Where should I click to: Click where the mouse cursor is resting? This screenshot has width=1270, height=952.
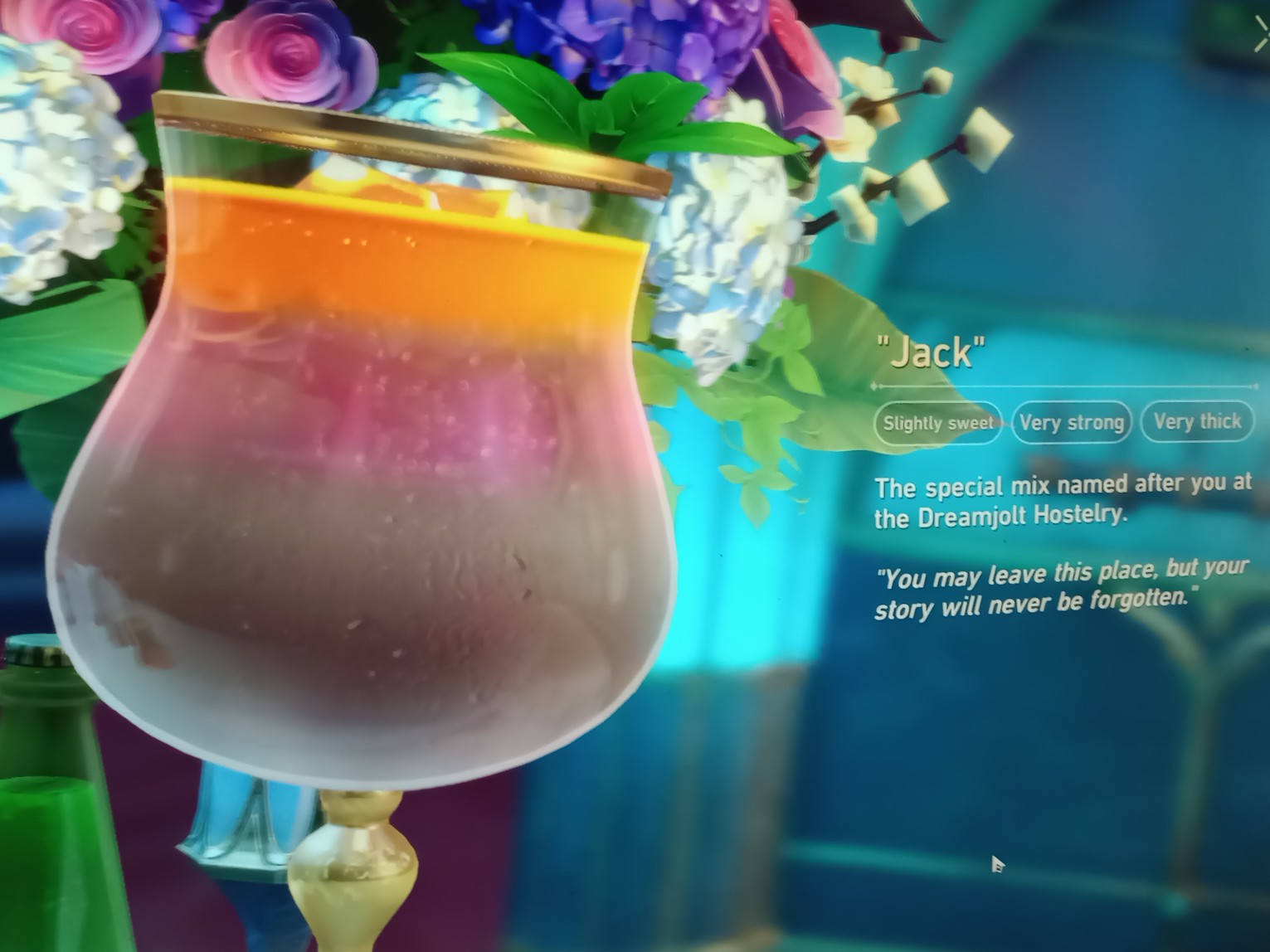coord(995,862)
